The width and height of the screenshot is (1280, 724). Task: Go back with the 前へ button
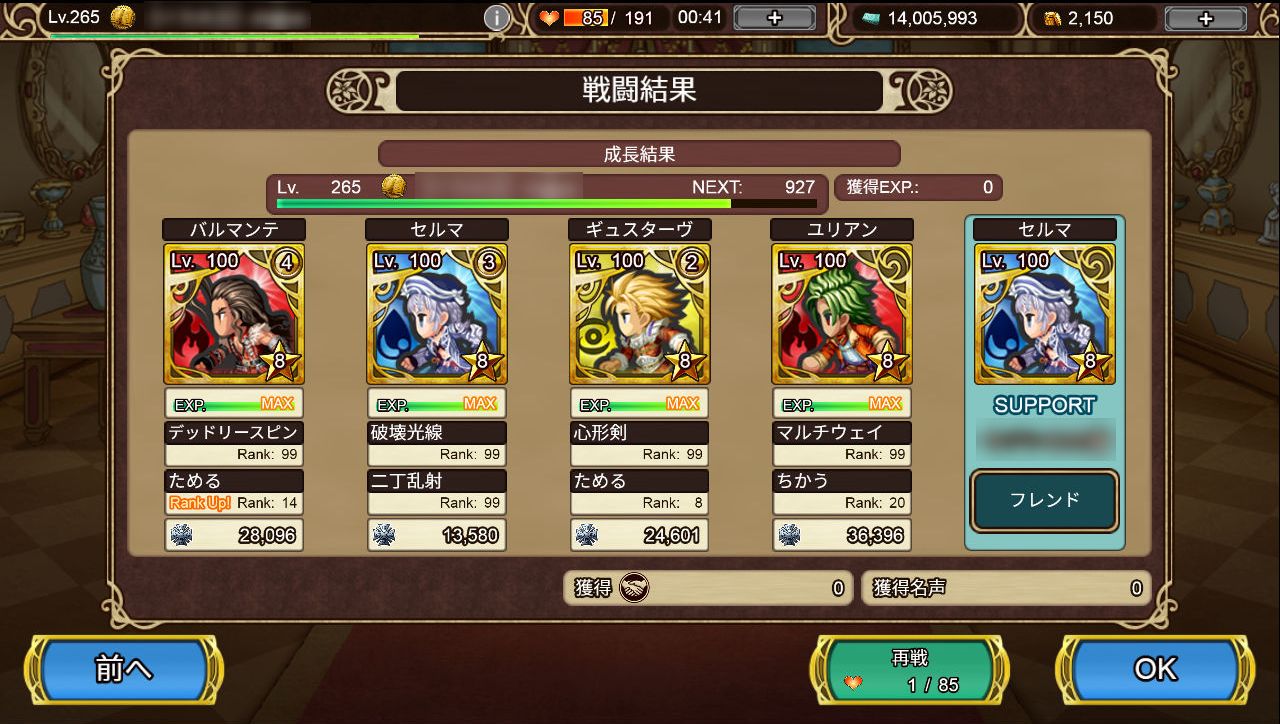coord(124,669)
